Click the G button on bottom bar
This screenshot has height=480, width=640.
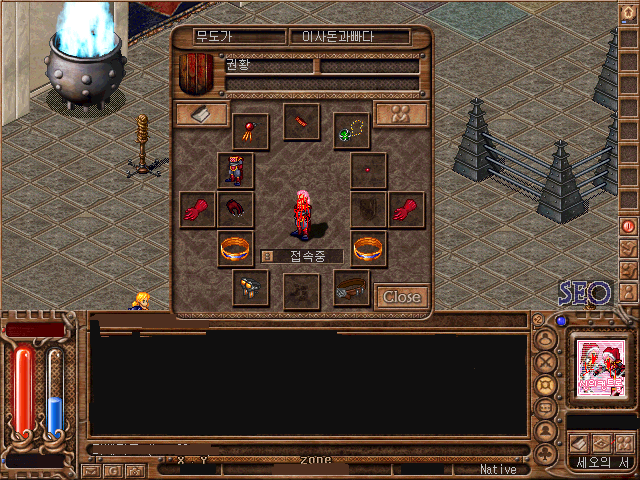pyautogui.click(x=113, y=469)
